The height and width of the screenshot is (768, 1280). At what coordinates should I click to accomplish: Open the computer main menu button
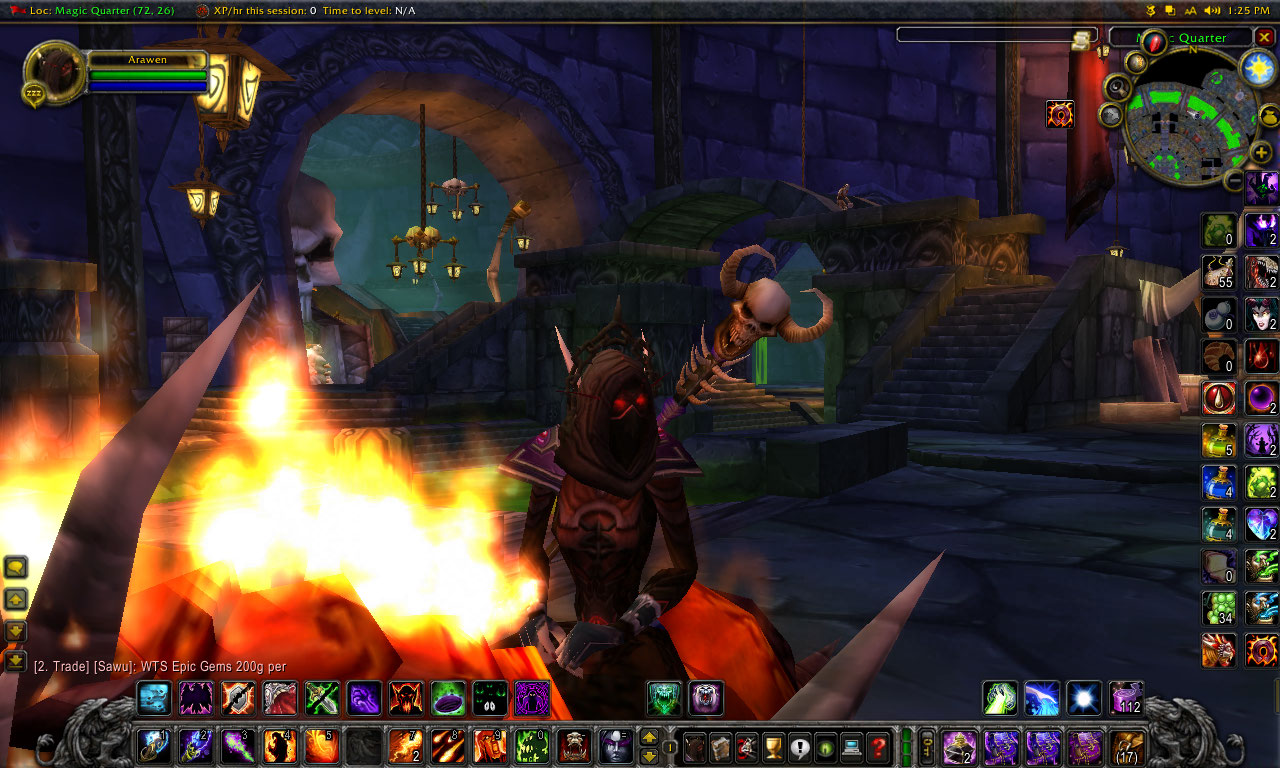coord(852,746)
